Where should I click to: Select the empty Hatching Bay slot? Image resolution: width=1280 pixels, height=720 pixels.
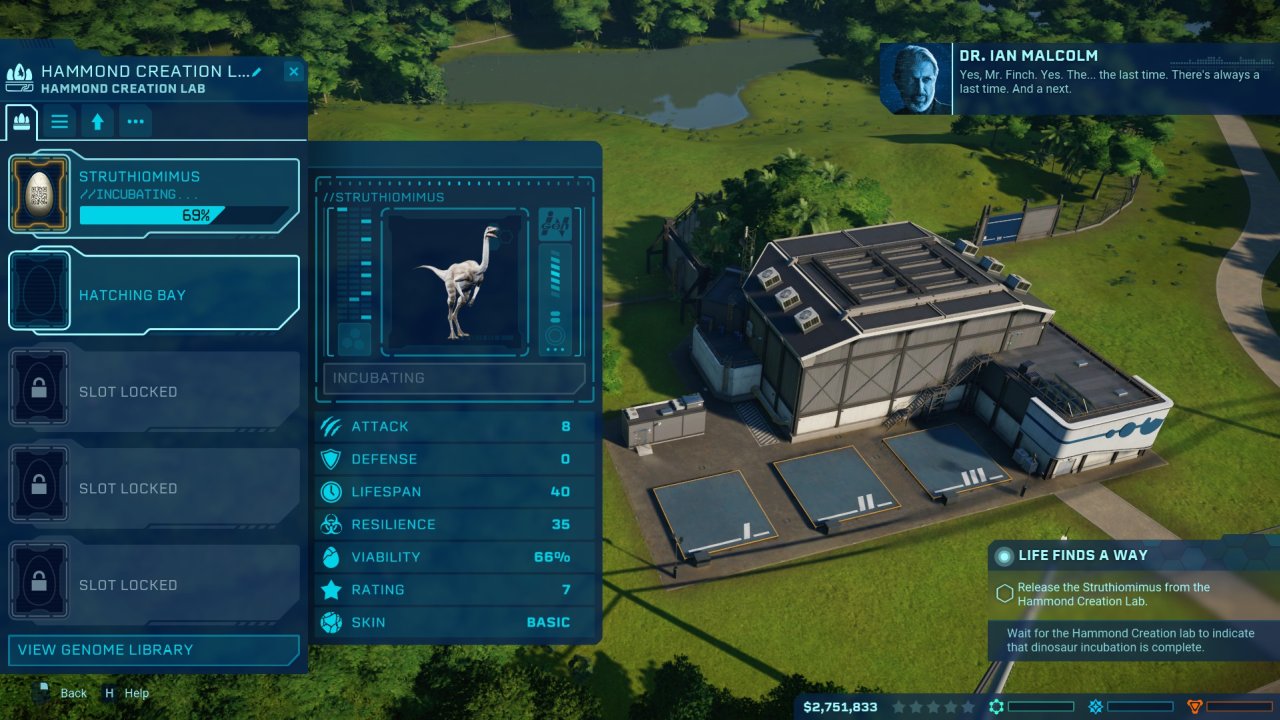(x=155, y=294)
